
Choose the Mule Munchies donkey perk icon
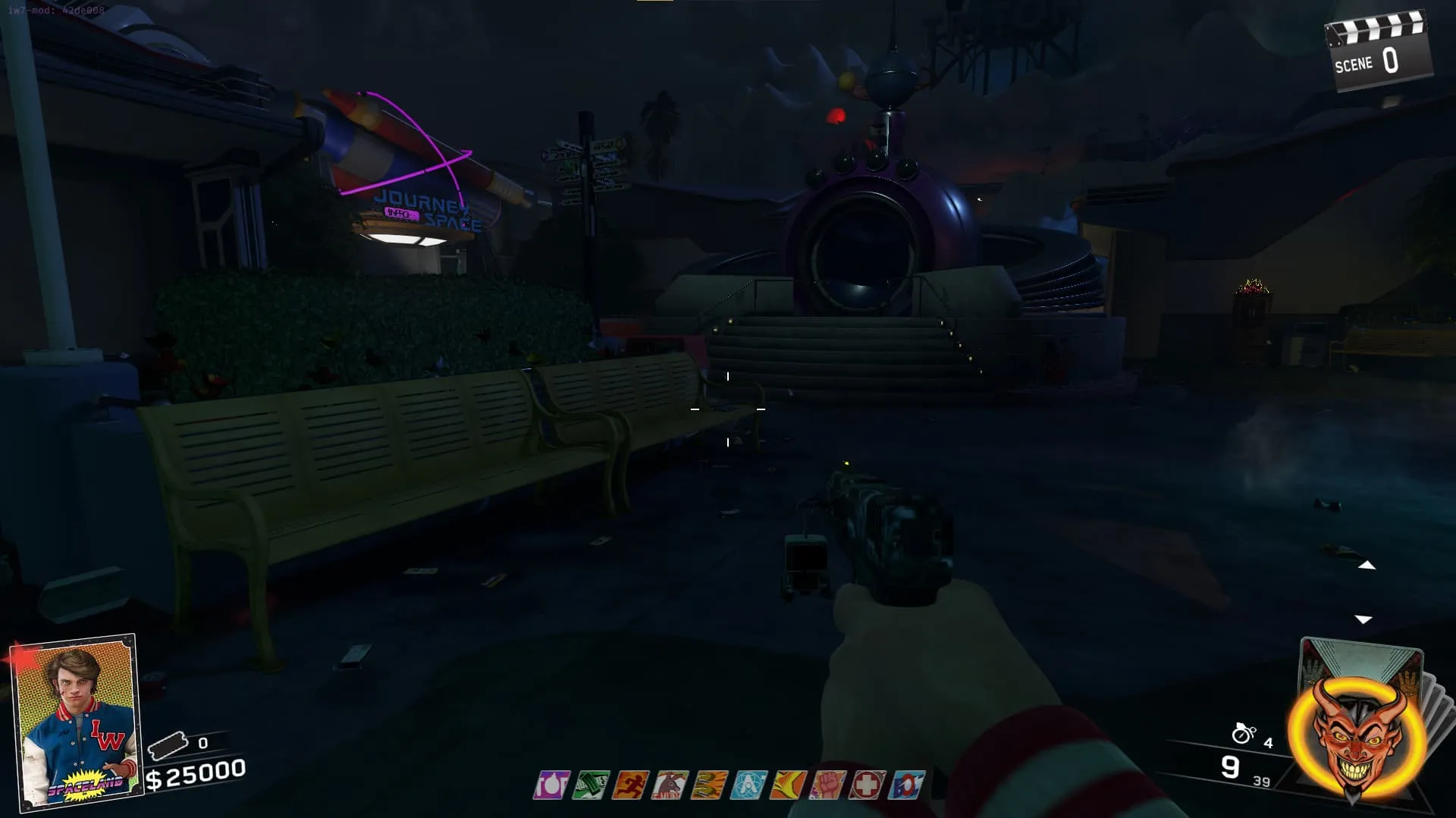click(x=670, y=785)
